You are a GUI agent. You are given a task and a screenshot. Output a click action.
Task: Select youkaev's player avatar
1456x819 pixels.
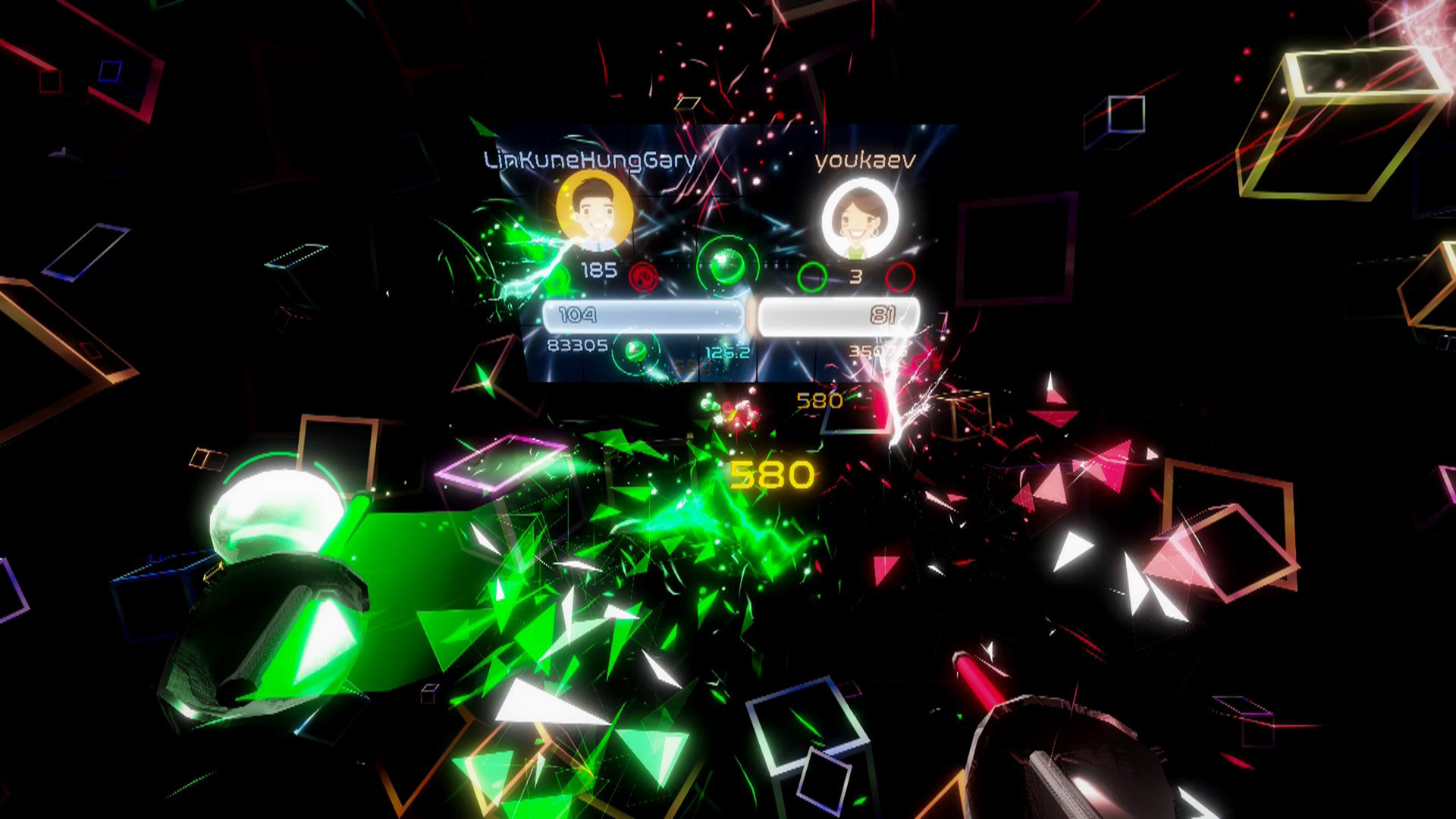pos(859,215)
